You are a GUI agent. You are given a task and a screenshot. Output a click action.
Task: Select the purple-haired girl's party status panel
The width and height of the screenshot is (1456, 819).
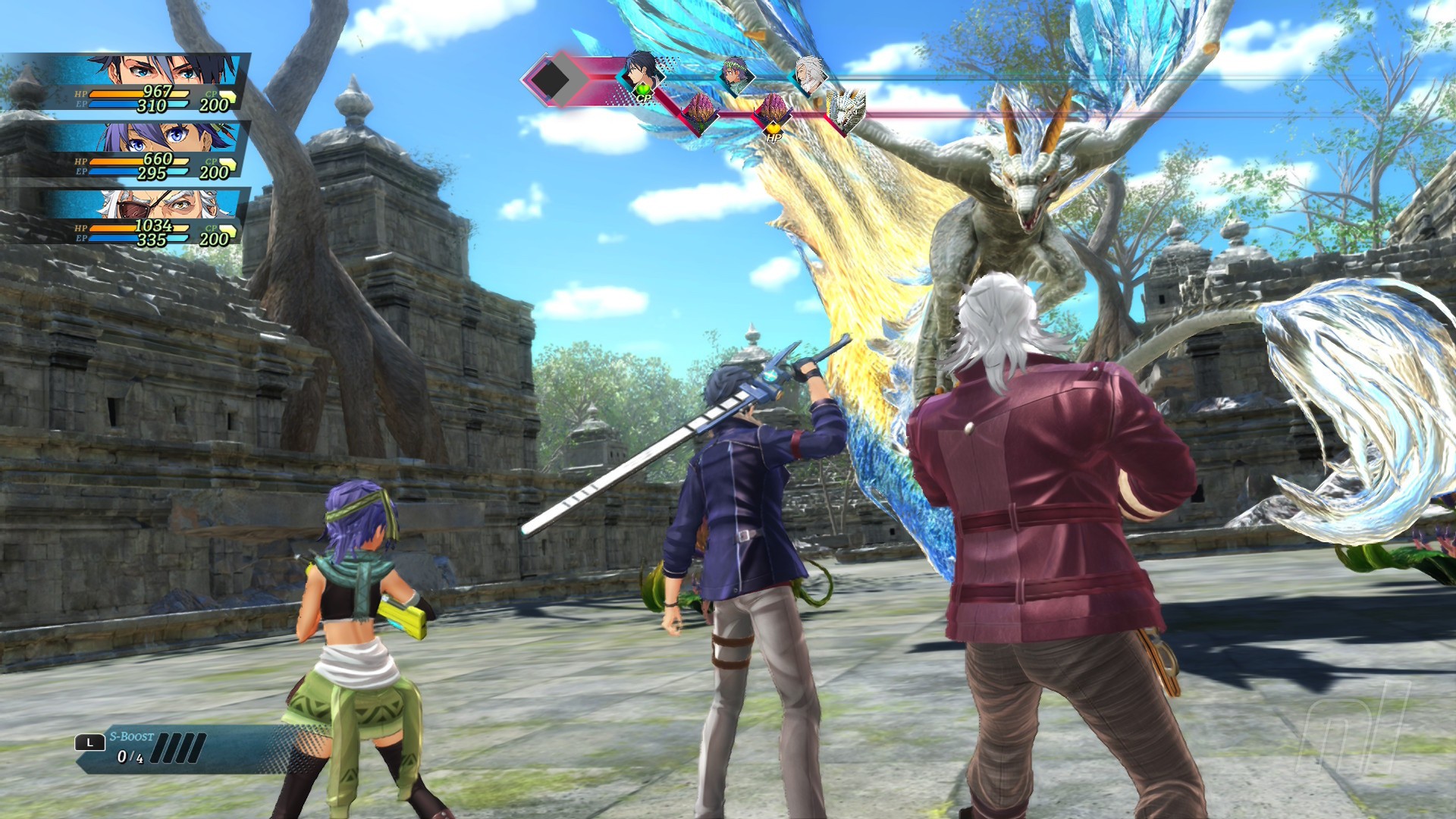pos(144,149)
